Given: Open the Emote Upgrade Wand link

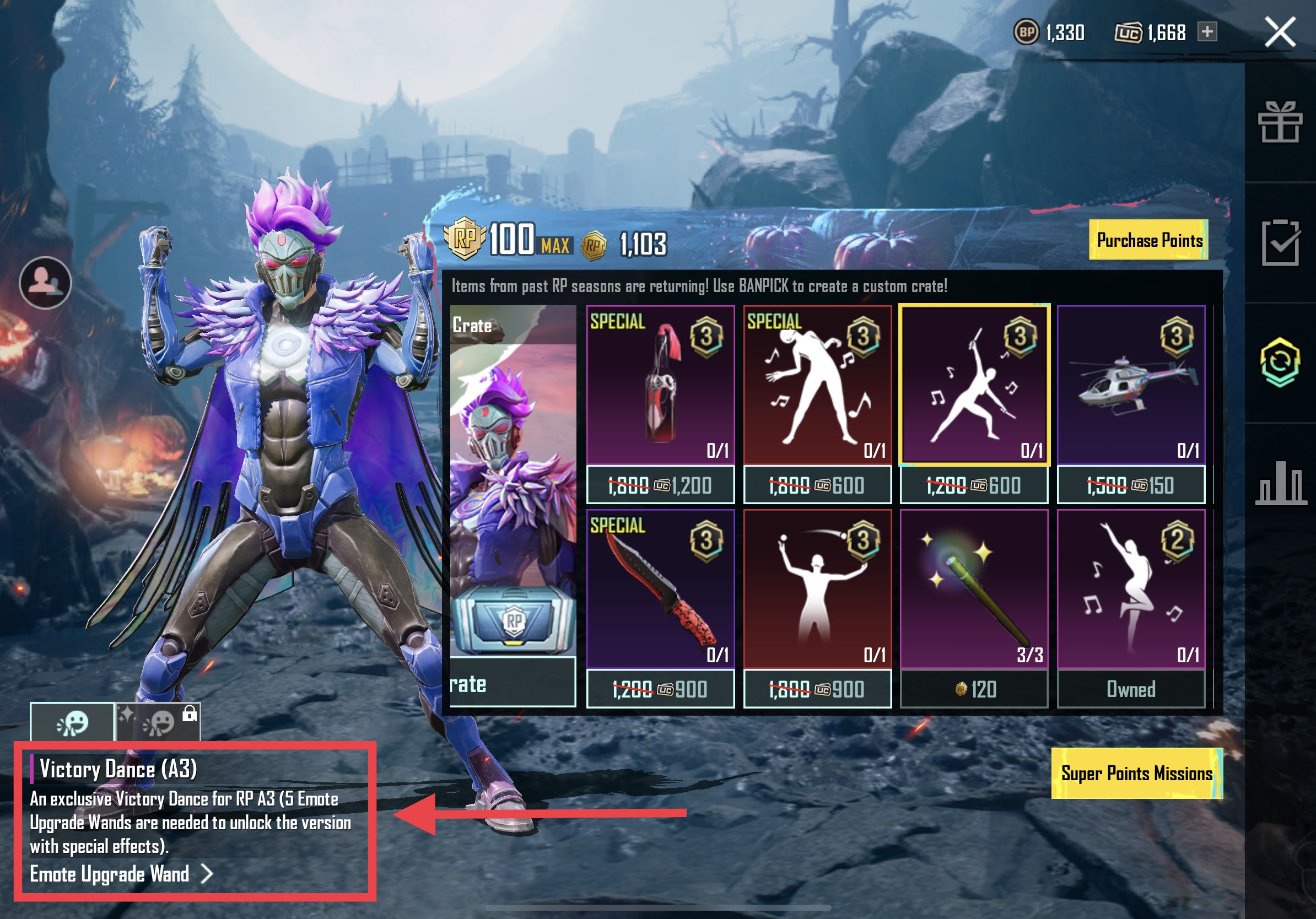Looking at the screenshot, I should pos(121,874).
